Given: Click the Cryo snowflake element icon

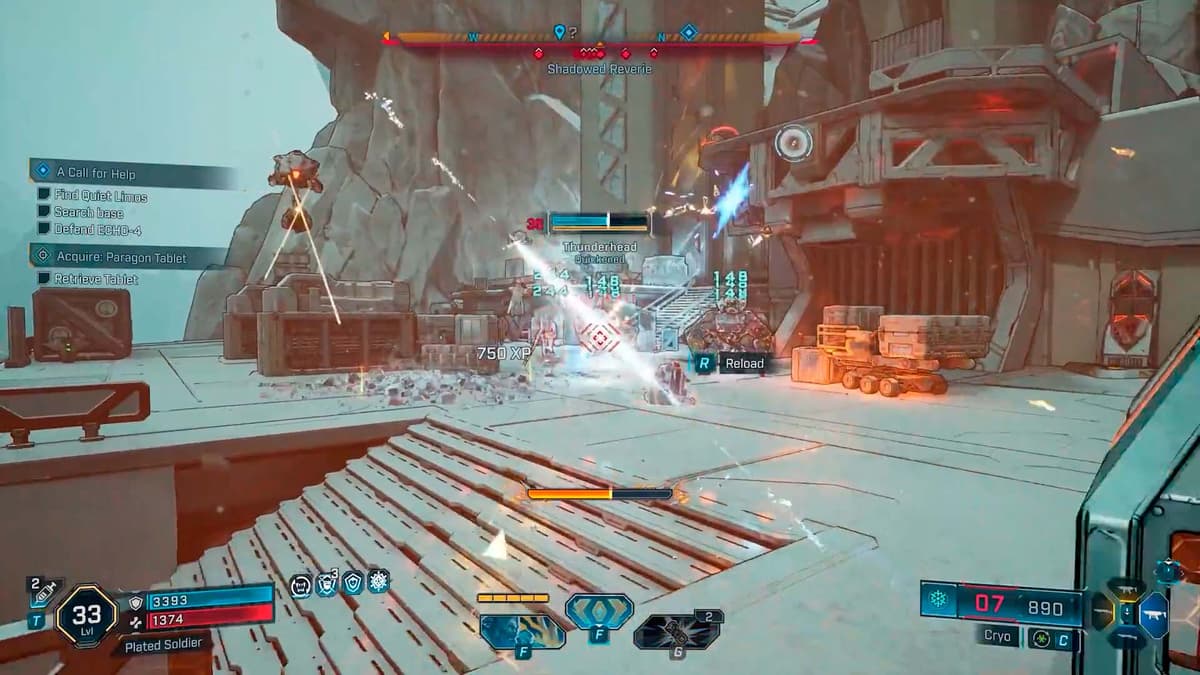Looking at the screenshot, I should click(x=940, y=600).
